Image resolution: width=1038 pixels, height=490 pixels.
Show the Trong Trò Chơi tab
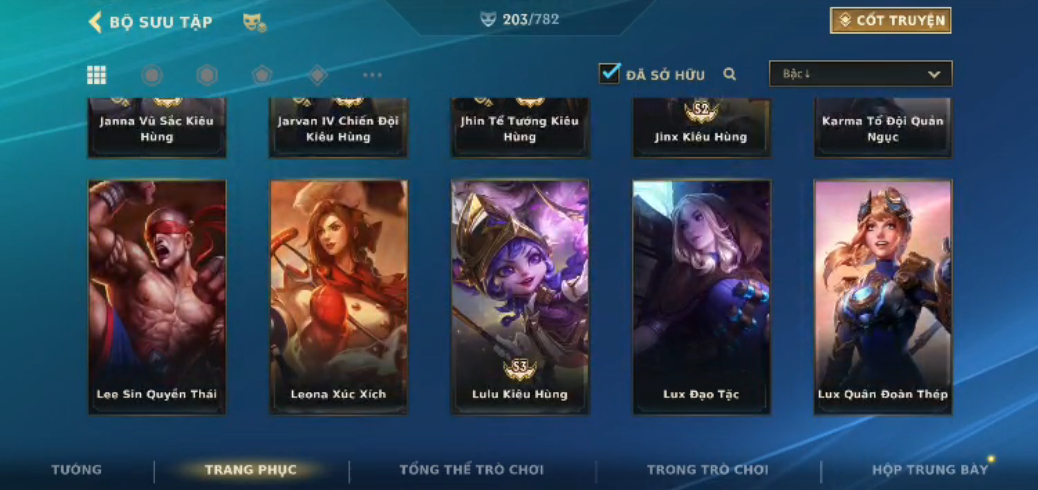click(x=707, y=470)
